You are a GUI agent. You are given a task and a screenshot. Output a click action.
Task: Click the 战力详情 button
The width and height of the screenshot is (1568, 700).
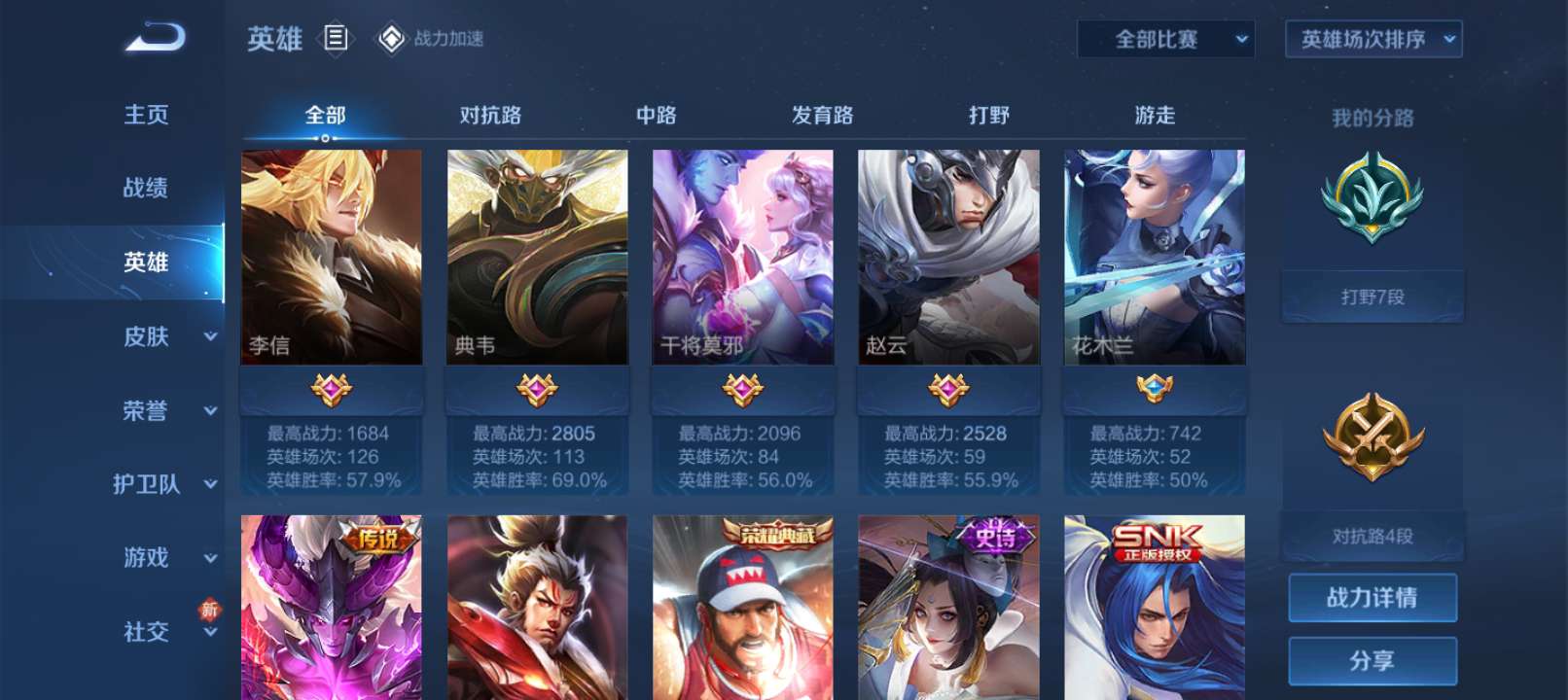pyautogui.click(x=1374, y=597)
